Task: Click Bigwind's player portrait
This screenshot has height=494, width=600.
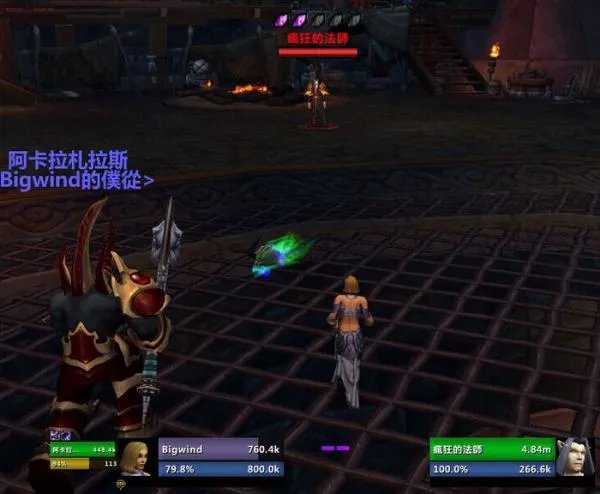Action: point(137,458)
